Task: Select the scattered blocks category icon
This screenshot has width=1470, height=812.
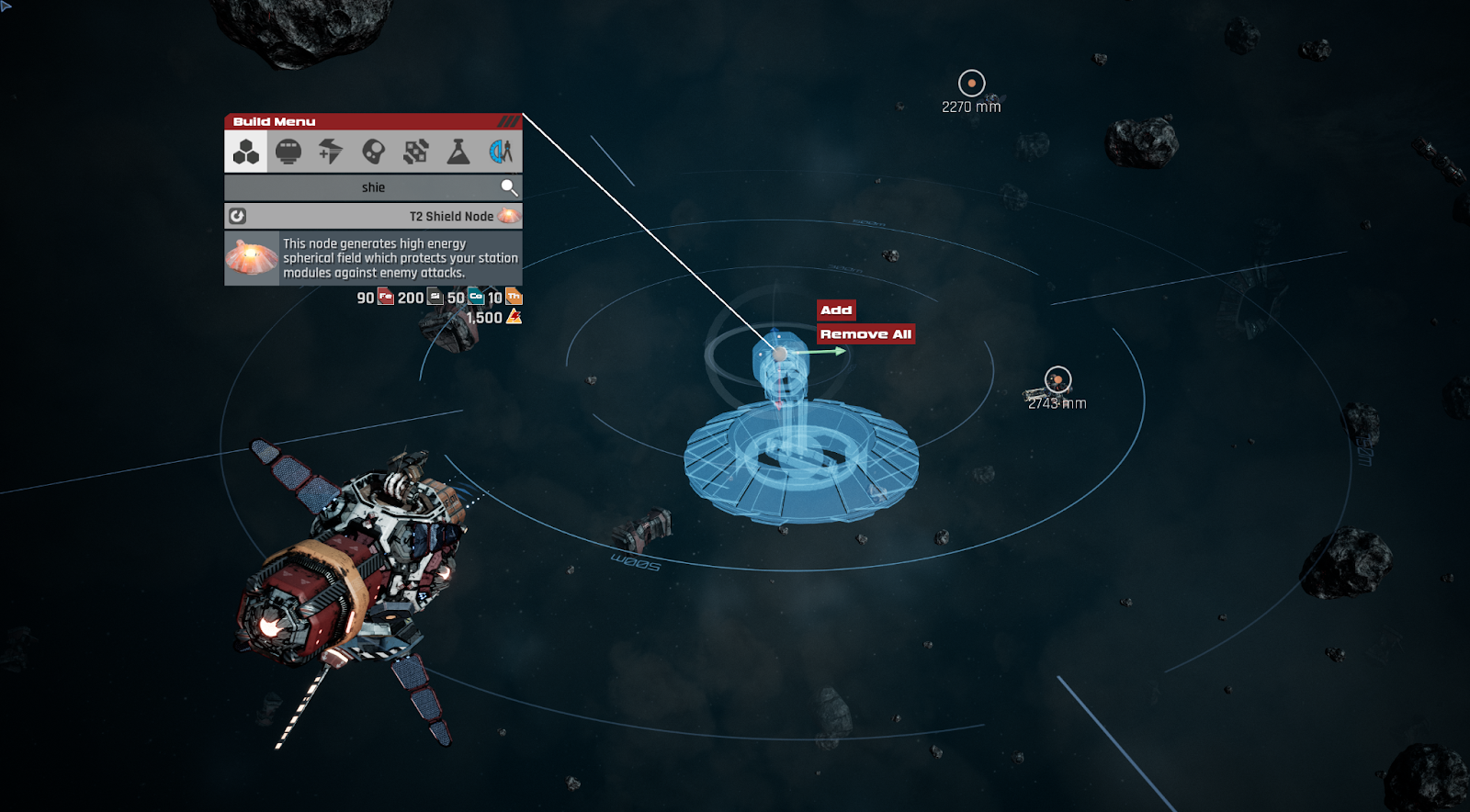Action: click(415, 152)
